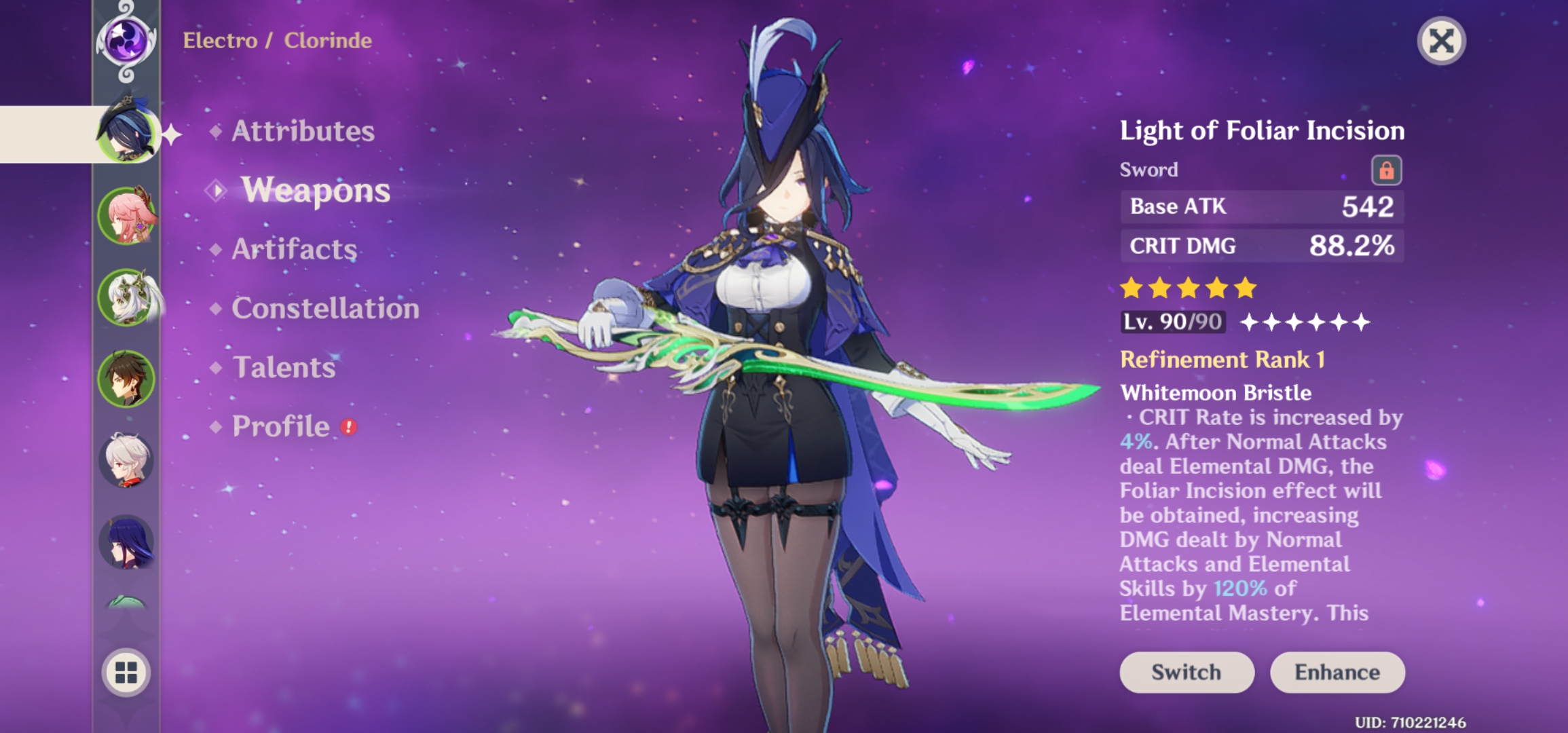Viewport: 1568px width, 733px height.
Task: Click the Enhance button
Action: 1337,673
